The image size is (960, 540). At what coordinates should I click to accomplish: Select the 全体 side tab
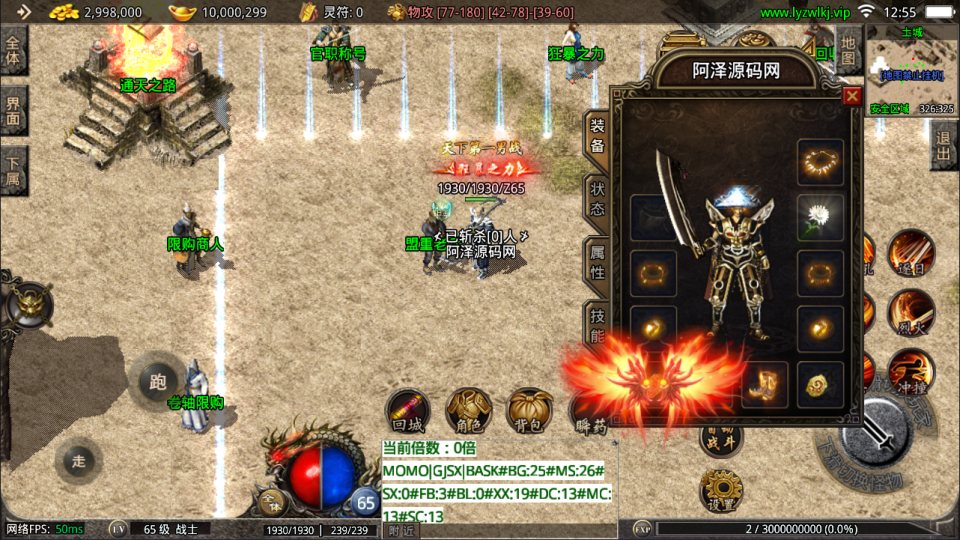(13, 51)
